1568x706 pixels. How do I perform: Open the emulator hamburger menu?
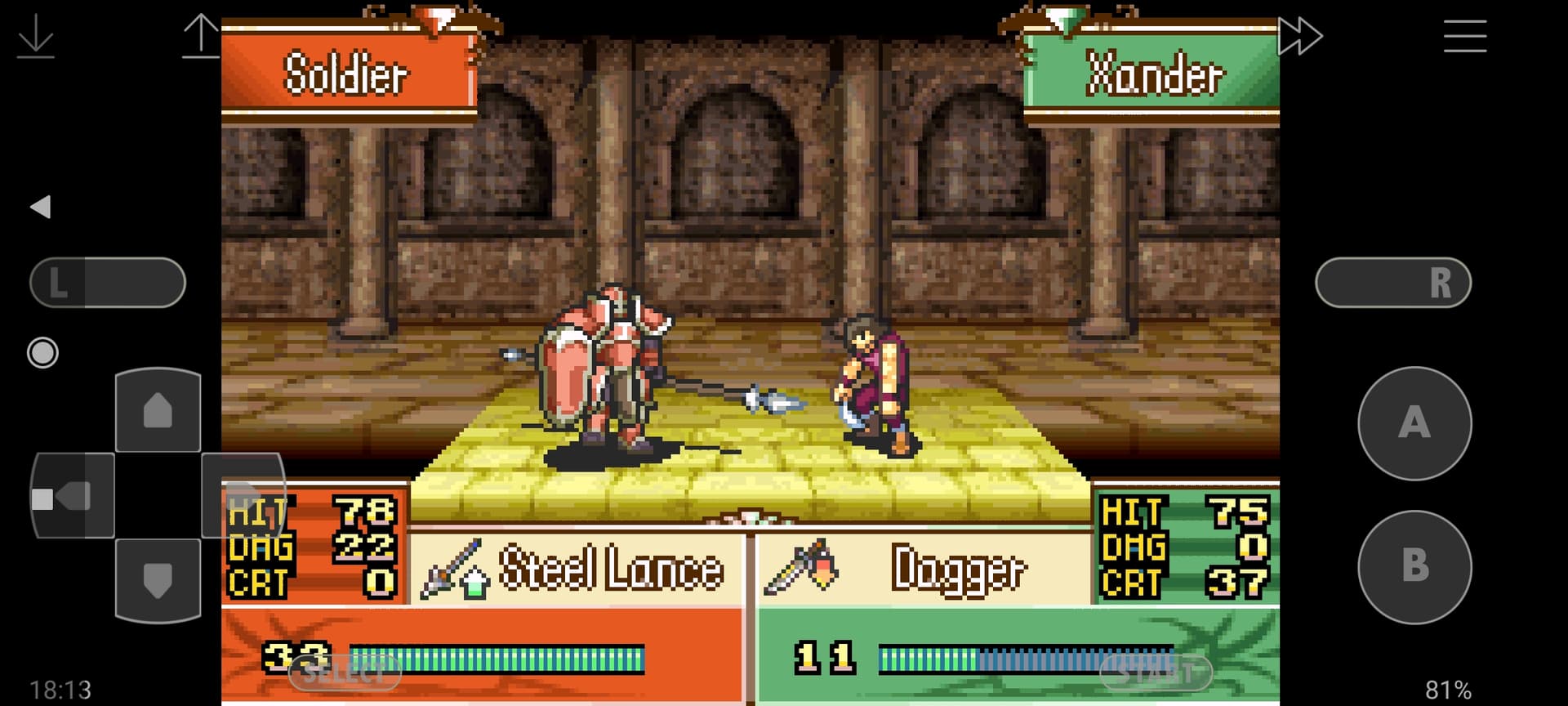[x=1464, y=36]
